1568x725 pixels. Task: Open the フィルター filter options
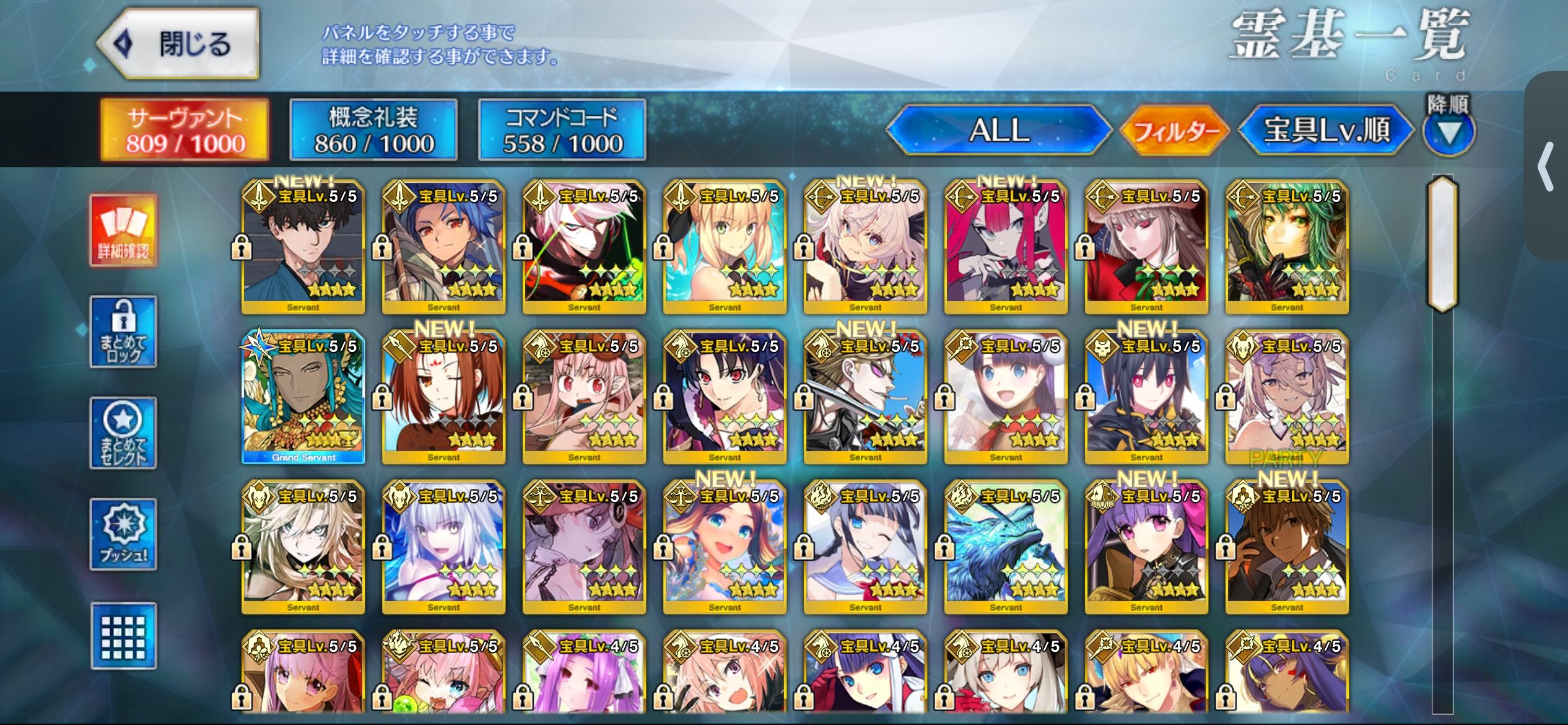pyautogui.click(x=1174, y=130)
